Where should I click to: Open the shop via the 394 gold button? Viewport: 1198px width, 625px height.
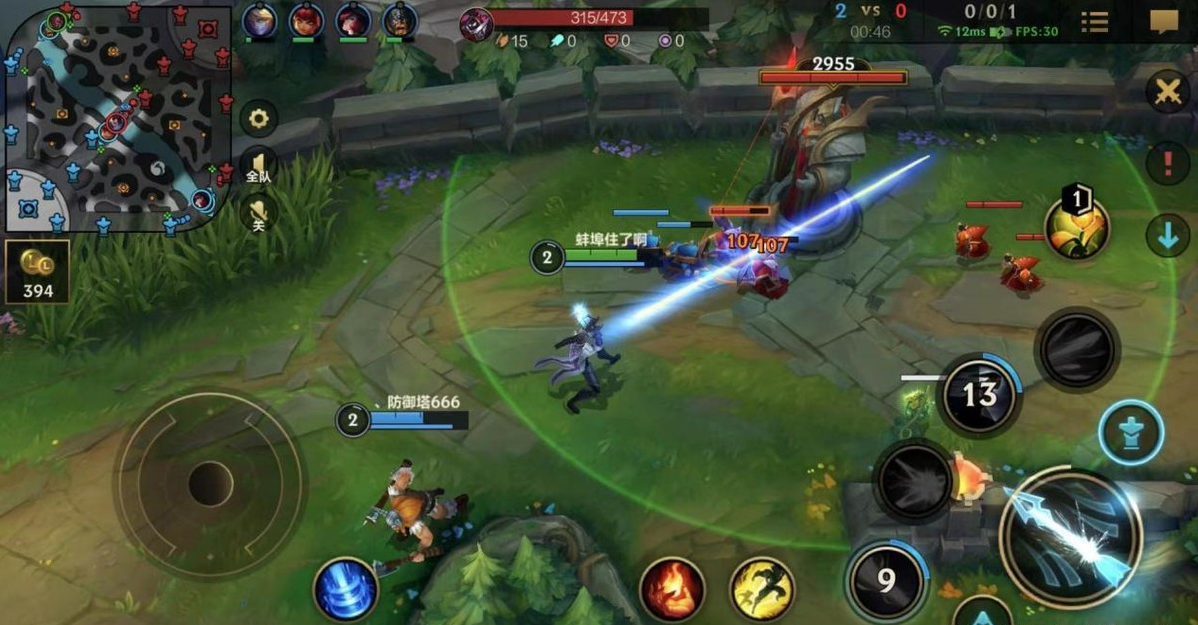click(37, 271)
